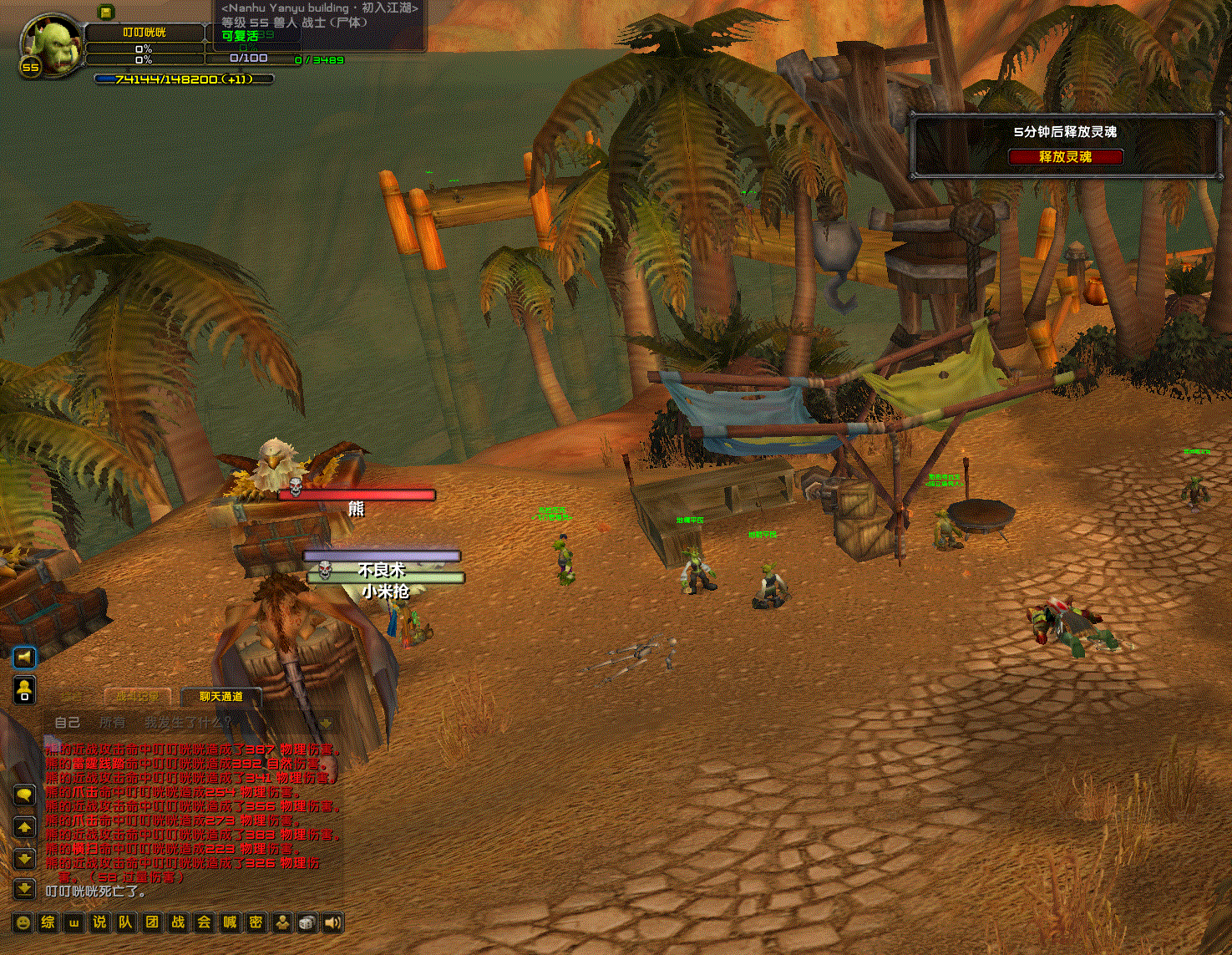The height and width of the screenshot is (955, 1232).
Task: Jump chat to bottom with the underlined arrow
Action: point(24,888)
